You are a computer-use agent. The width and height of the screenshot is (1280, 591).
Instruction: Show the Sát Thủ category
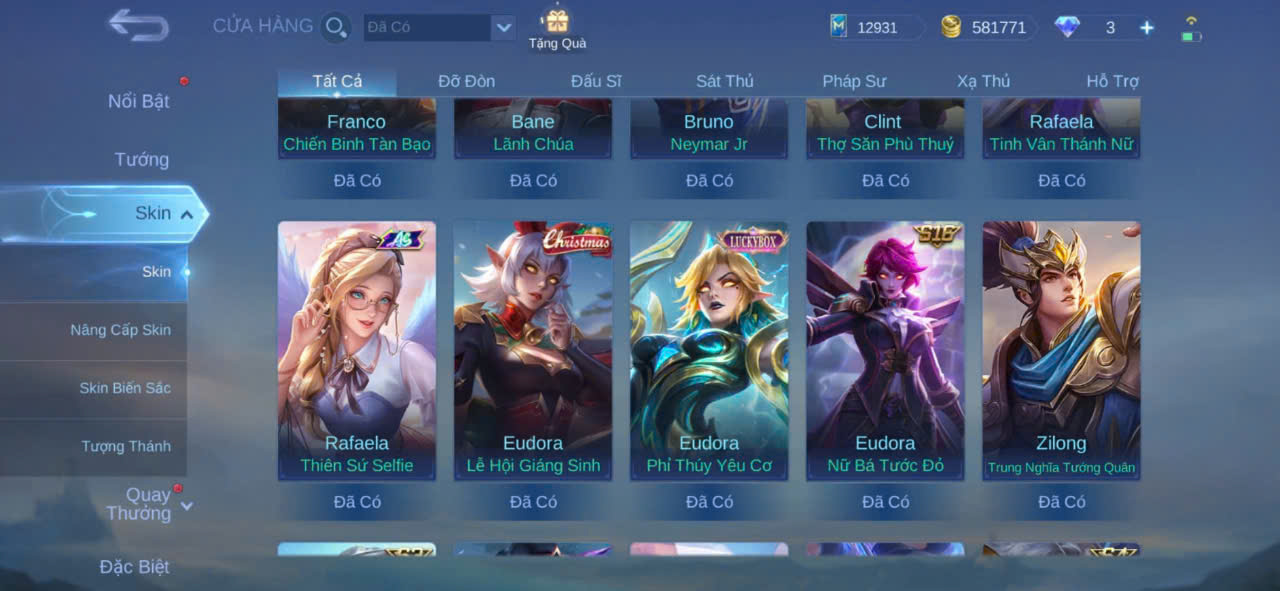pyautogui.click(x=725, y=81)
